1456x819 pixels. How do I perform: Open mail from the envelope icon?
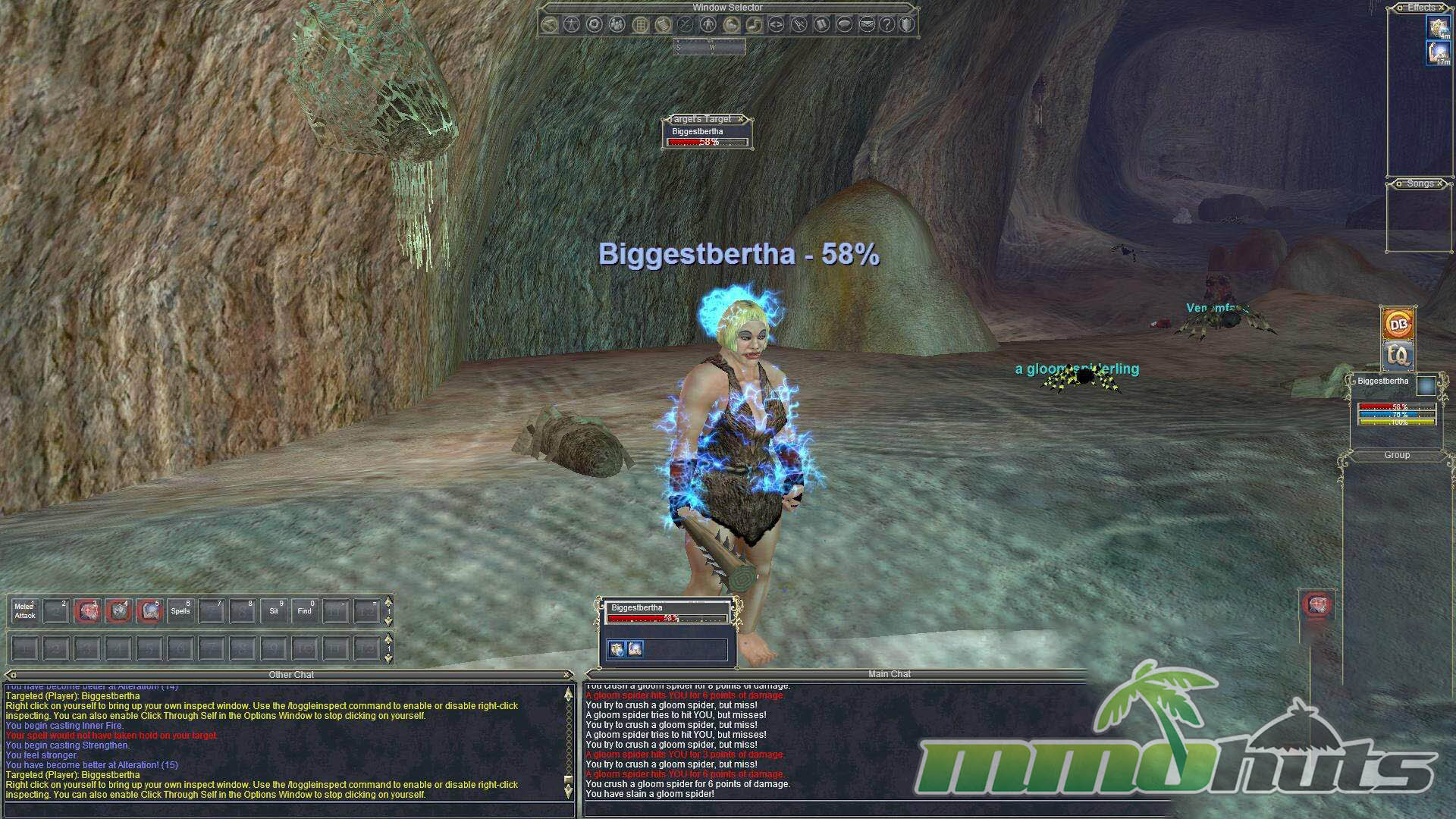click(x=867, y=25)
